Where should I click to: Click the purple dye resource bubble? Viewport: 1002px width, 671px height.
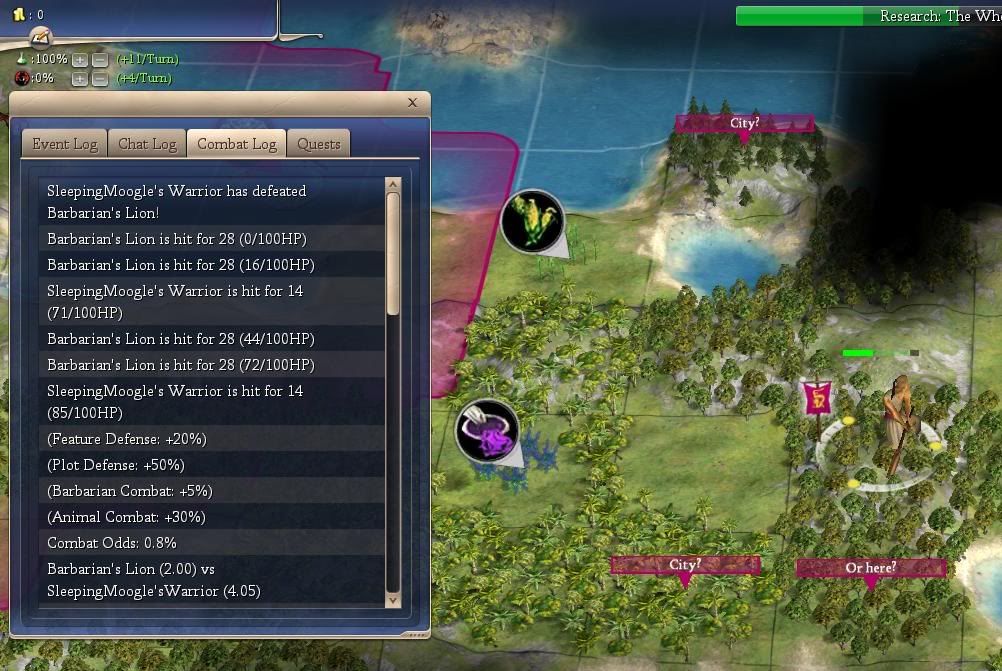click(x=487, y=432)
